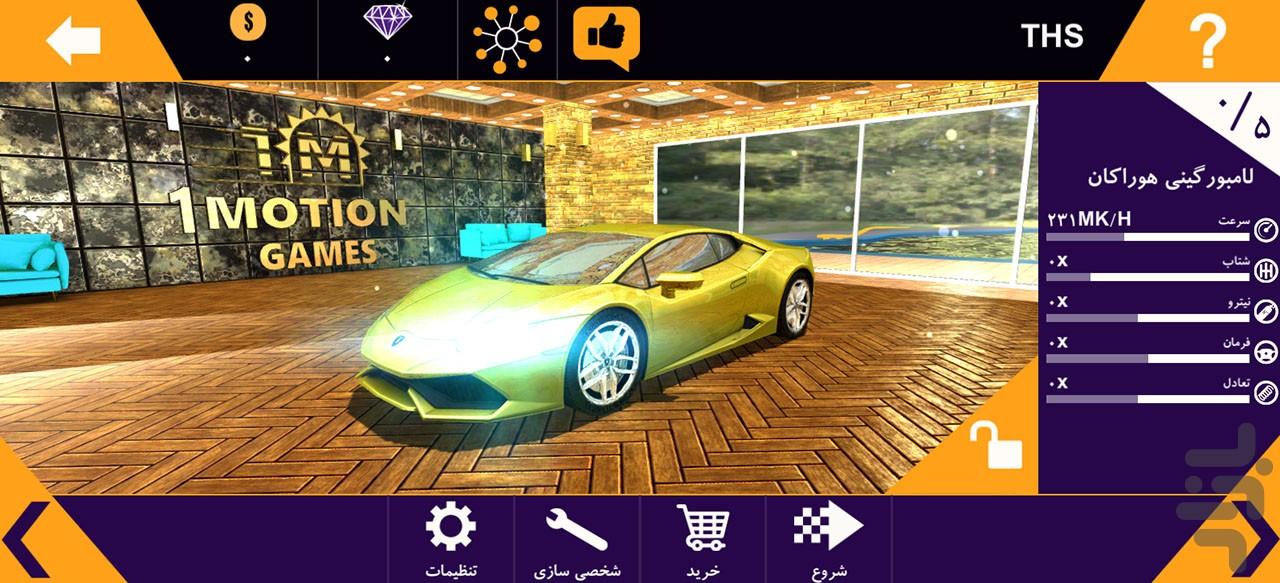The image size is (1280, 583).
Task: Open the help question mark button
Action: click(1207, 41)
